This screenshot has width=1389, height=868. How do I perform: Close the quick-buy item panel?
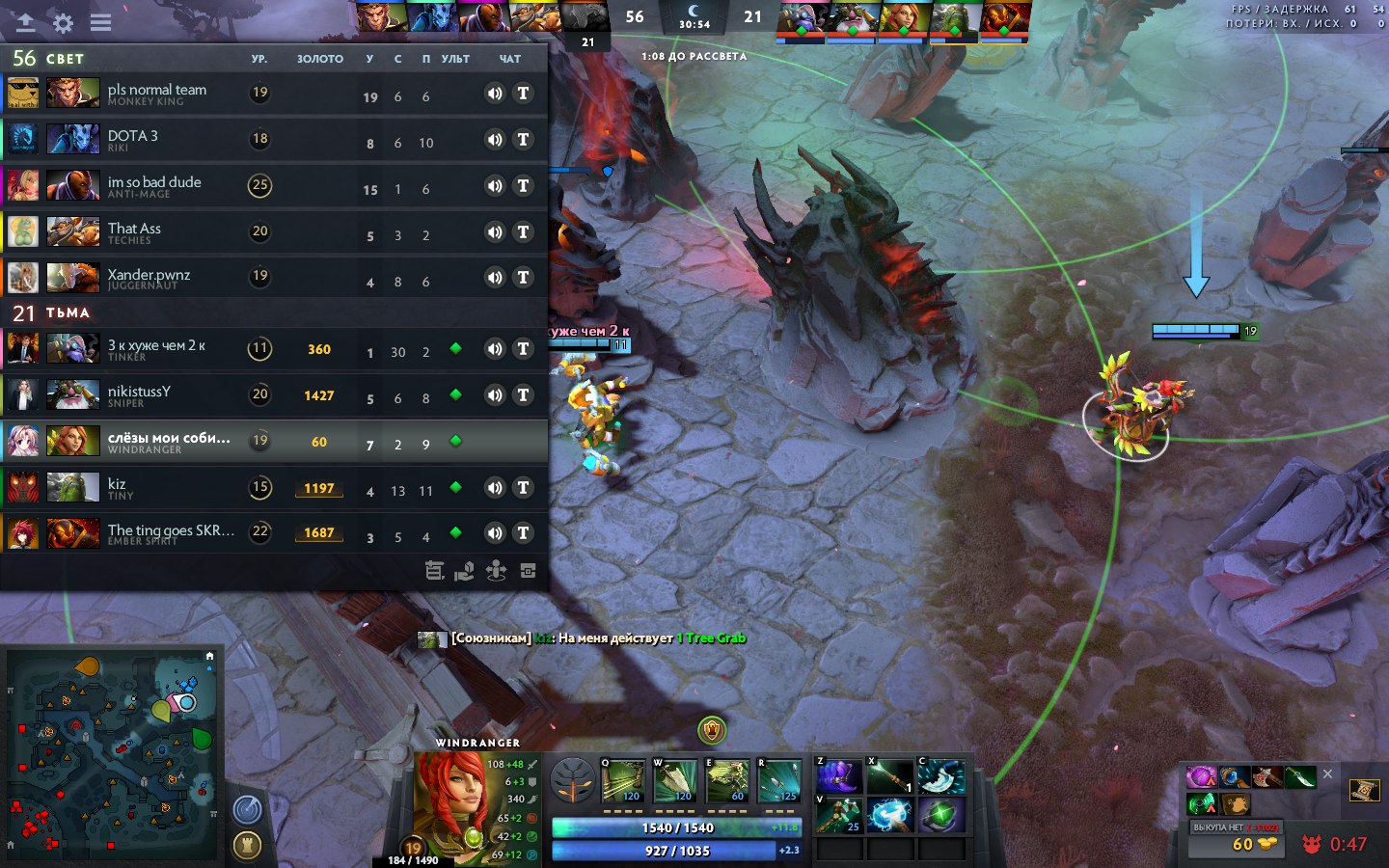tap(1327, 773)
